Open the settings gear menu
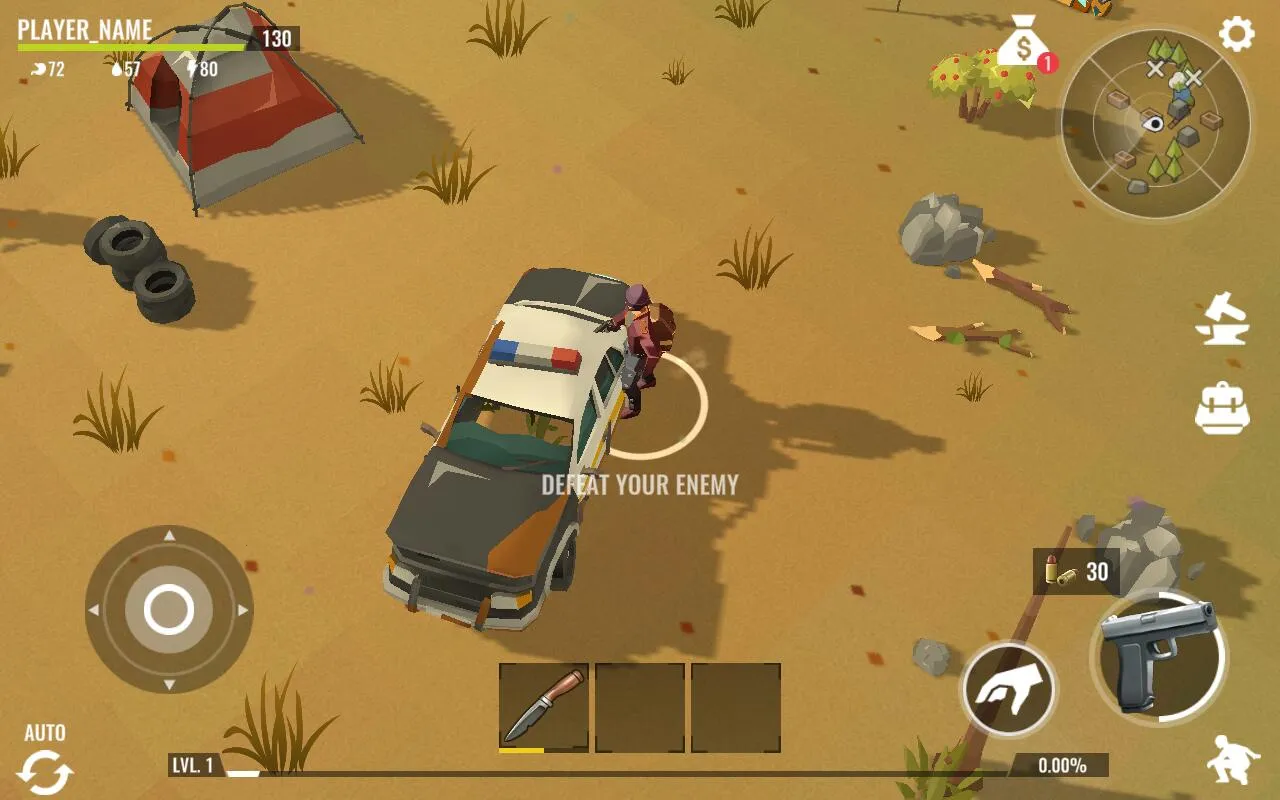The width and height of the screenshot is (1280, 800). [x=1236, y=35]
